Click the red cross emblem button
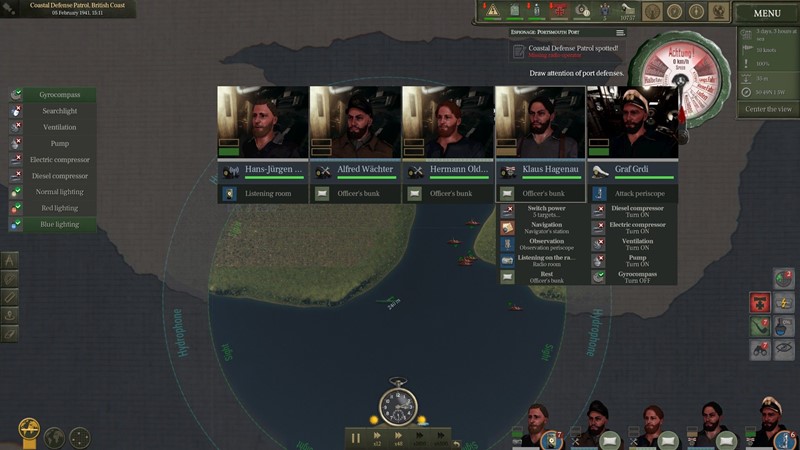Image resolution: width=800 pixels, height=450 pixels. [x=760, y=302]
